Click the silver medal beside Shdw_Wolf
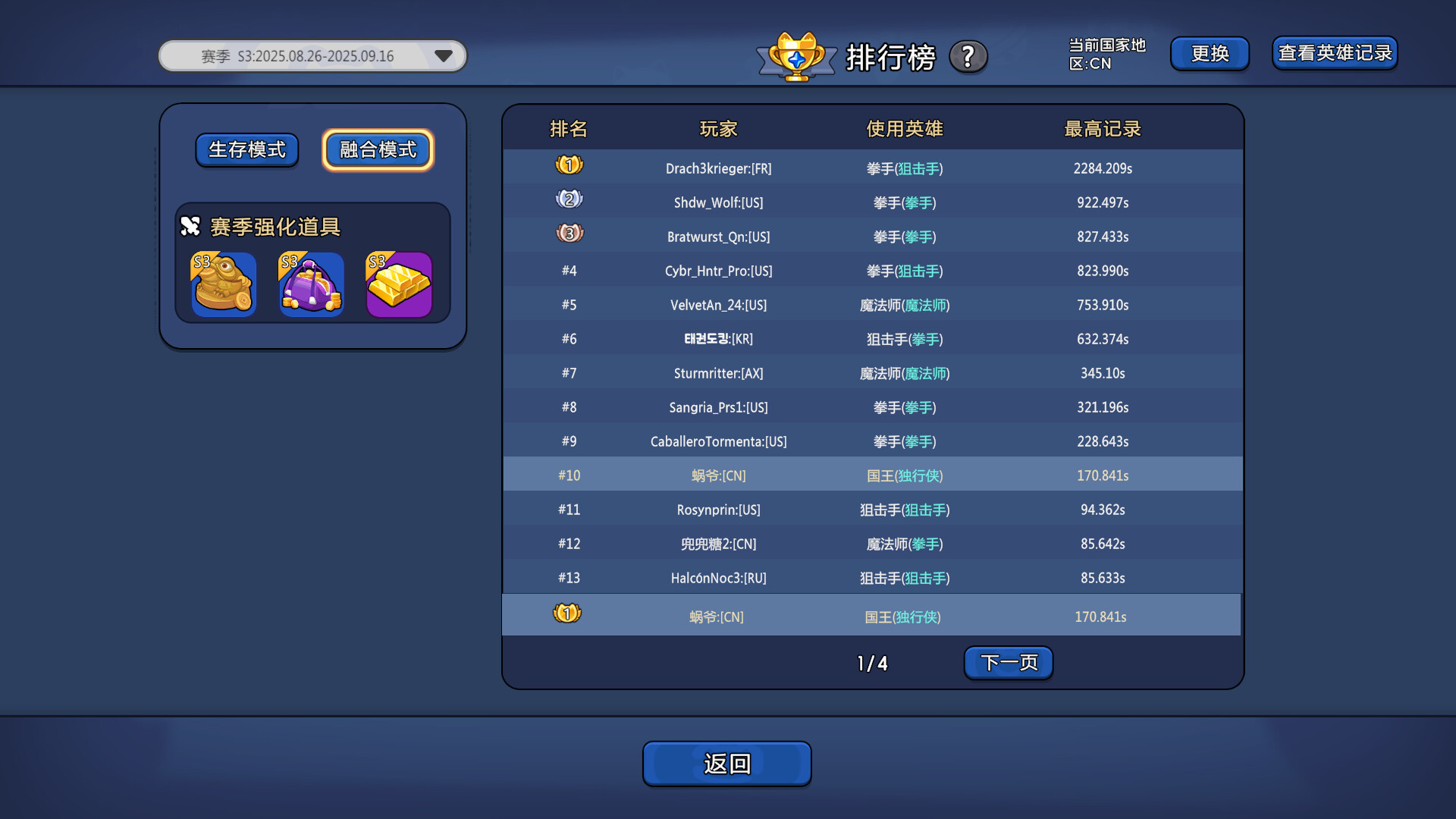Viewport: 1456px width, 819px height. click(570, 199)
